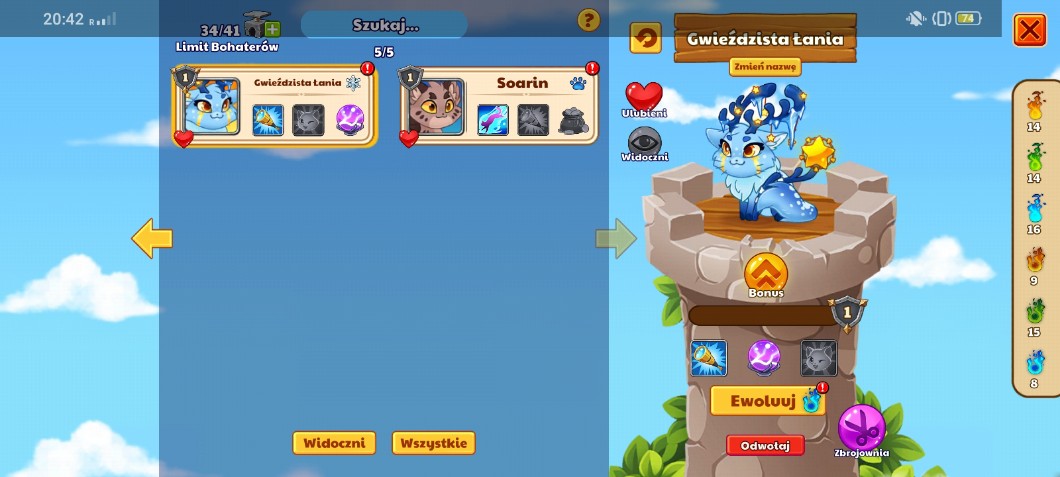Close the hero screen with the X
This screenshot has height=477, width=1060.
tap(1029, 30)
